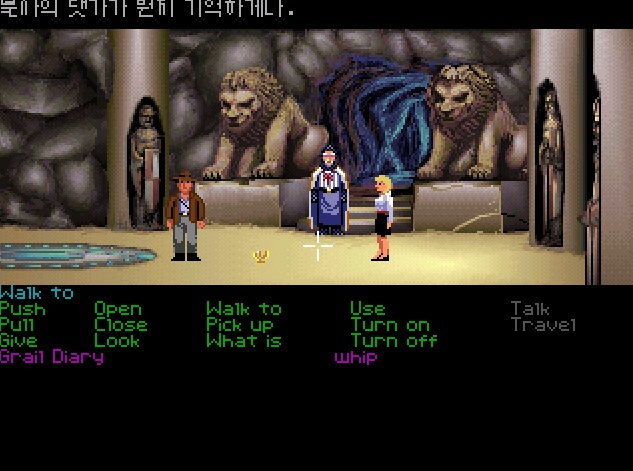Choose the Look verb

tap(117, 341)
